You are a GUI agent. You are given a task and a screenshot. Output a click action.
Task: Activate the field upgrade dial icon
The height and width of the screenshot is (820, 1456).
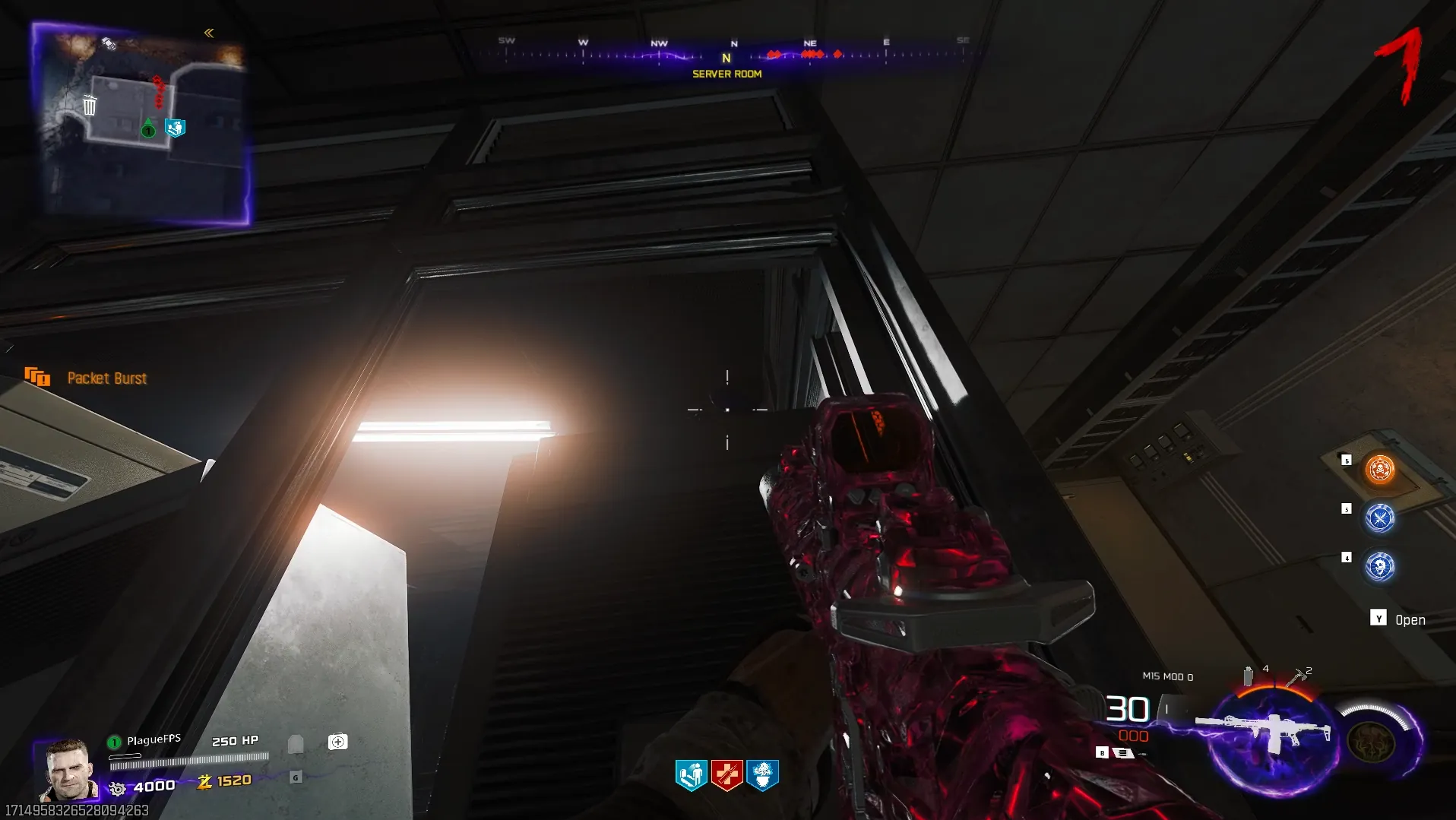pos(1372,739)
